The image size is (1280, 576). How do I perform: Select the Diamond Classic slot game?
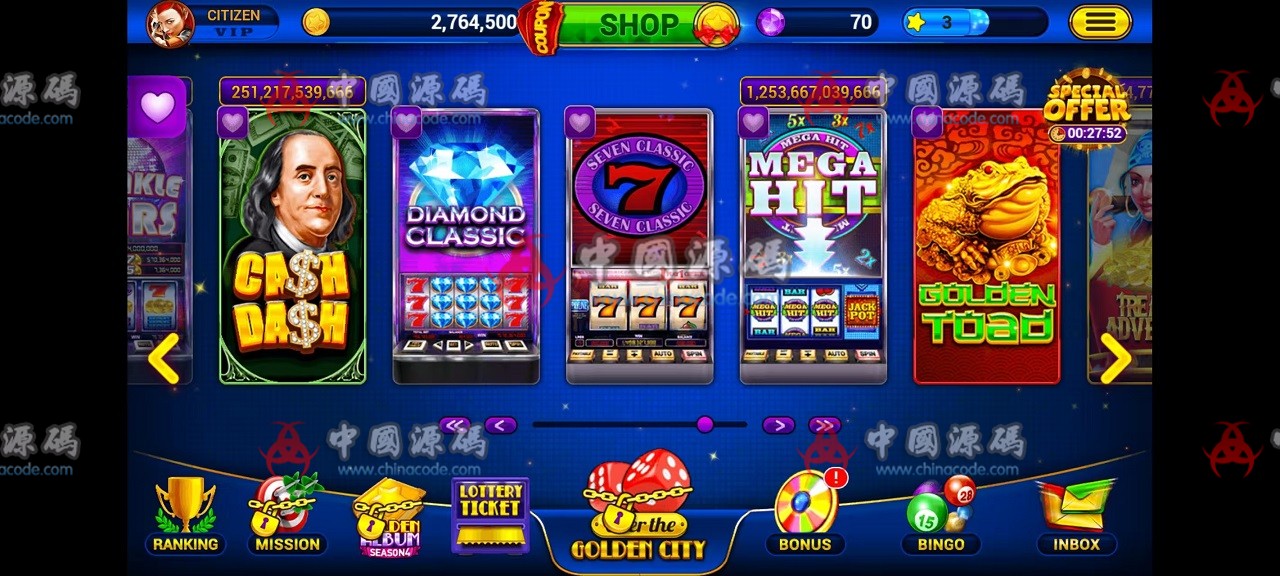[466, 250]
